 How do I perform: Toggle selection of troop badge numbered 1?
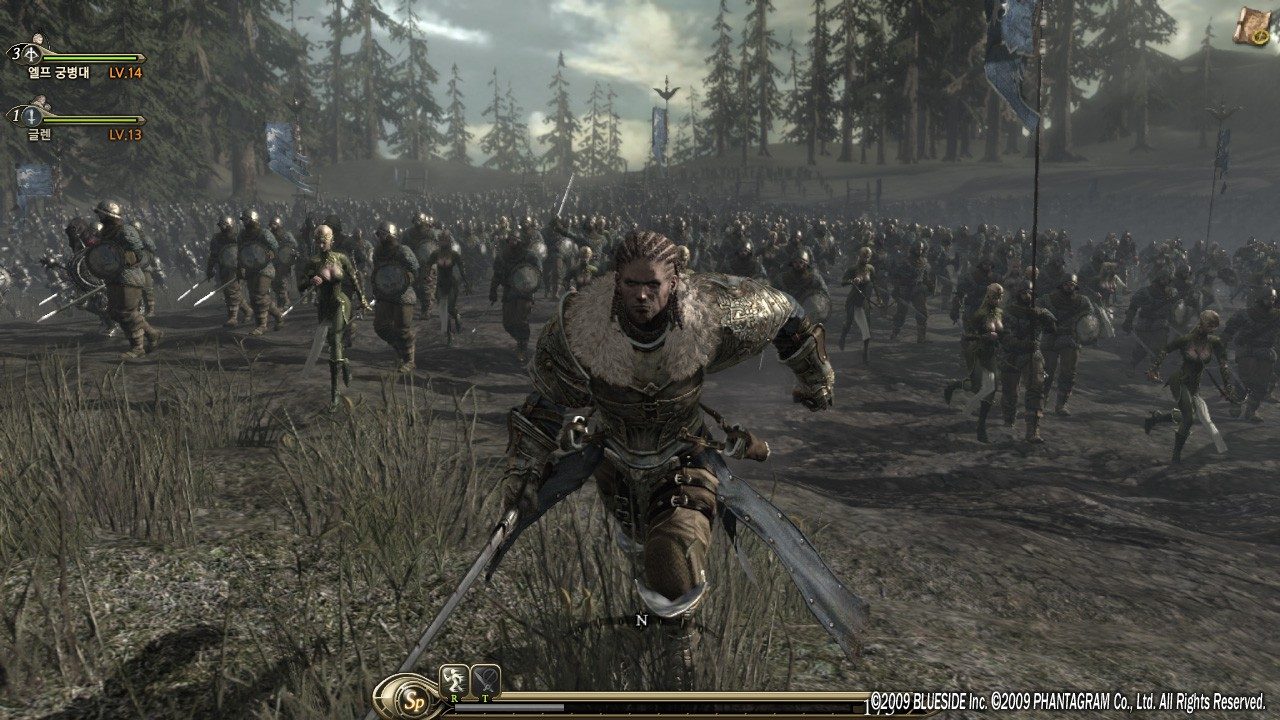click(x=16, y=115)
